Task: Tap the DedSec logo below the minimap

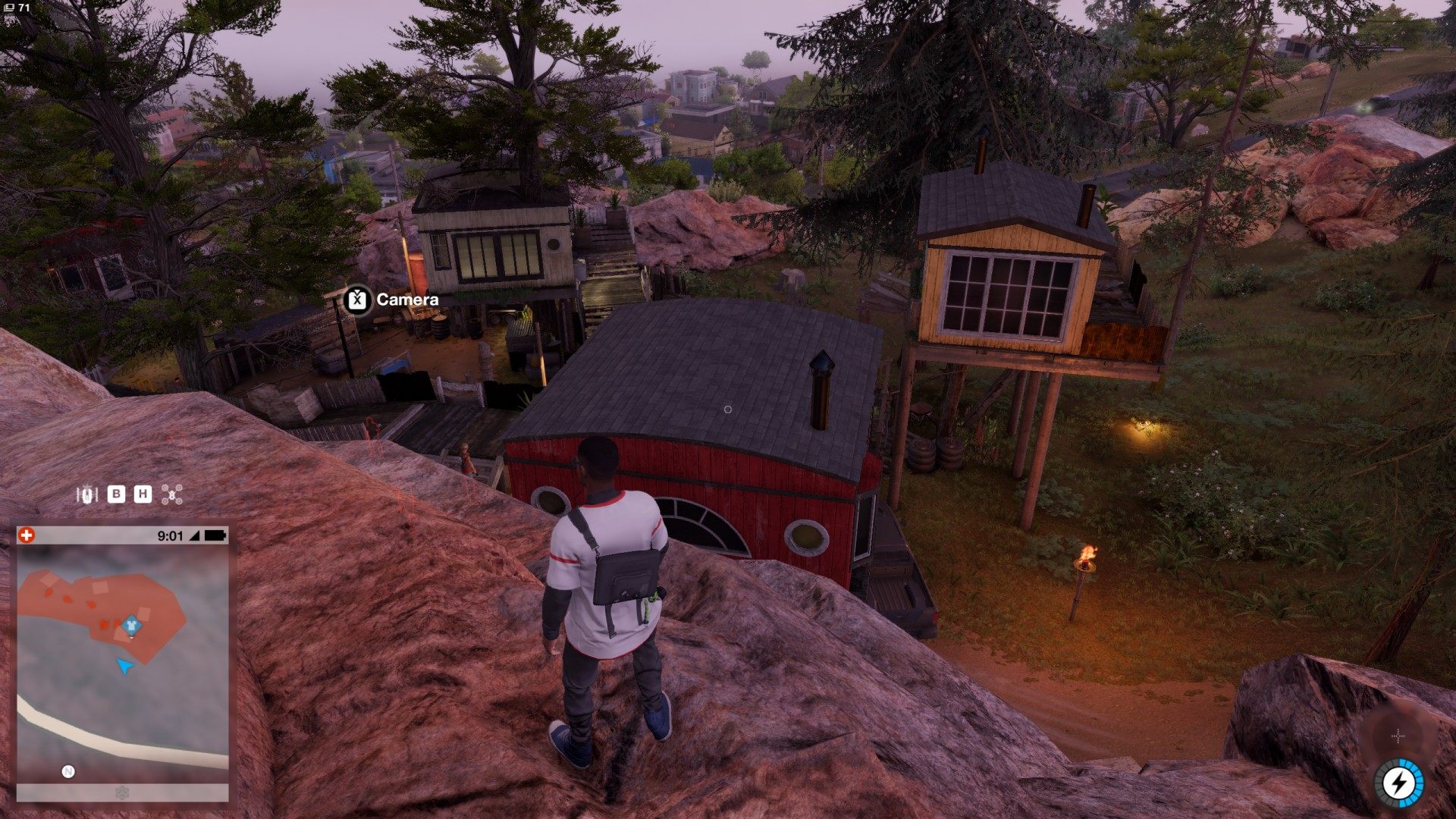Action: tap(121, 793)
